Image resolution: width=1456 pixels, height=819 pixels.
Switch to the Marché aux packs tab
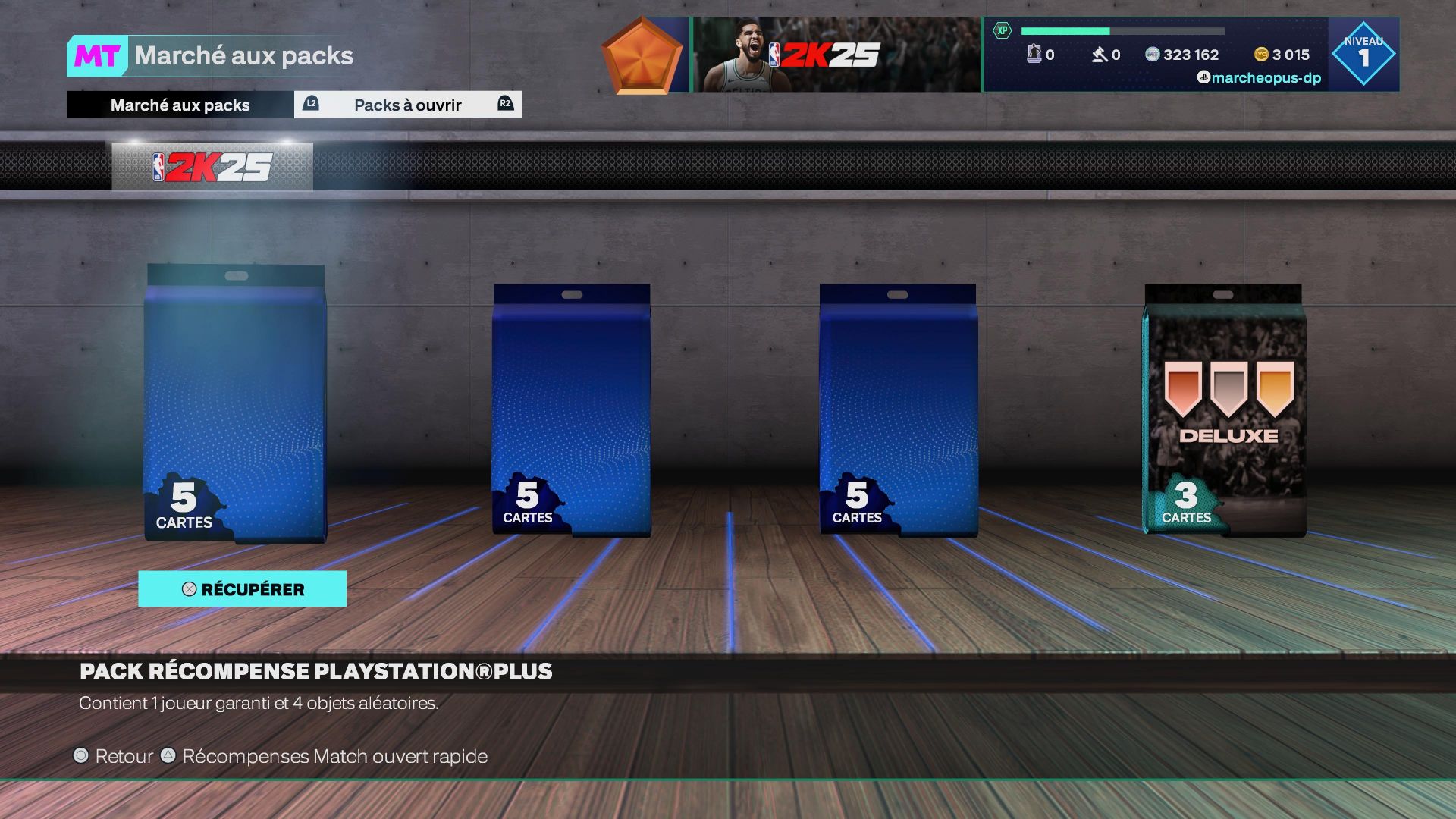click(x=180, y=105)
